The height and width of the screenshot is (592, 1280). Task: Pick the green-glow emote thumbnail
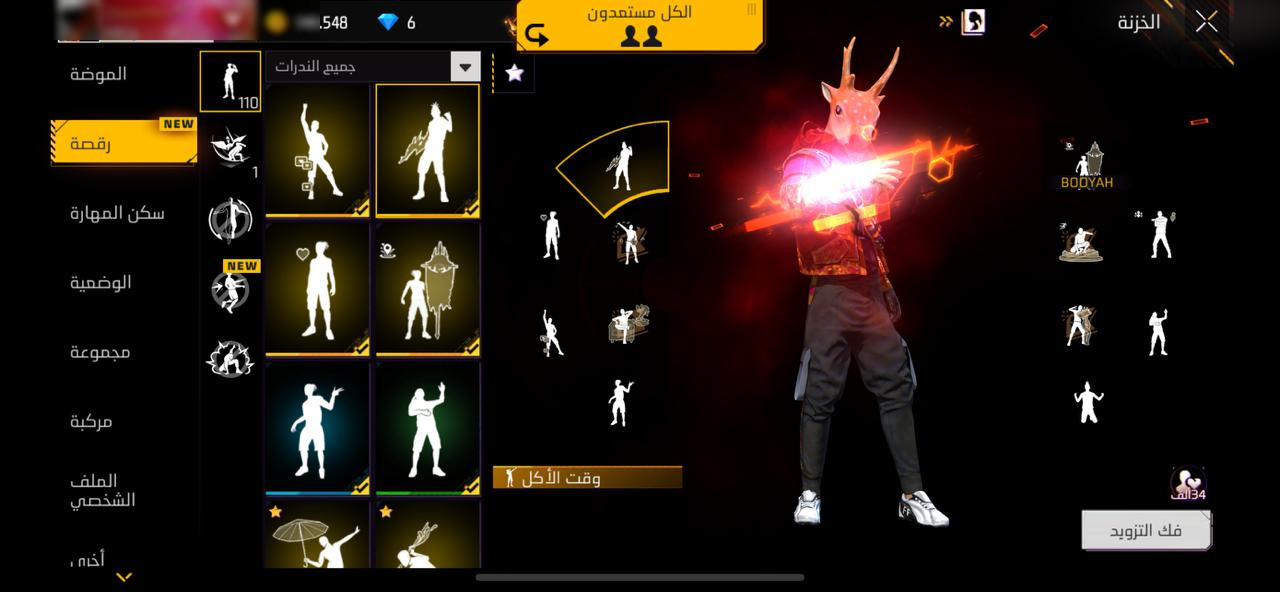click(428, 428)
